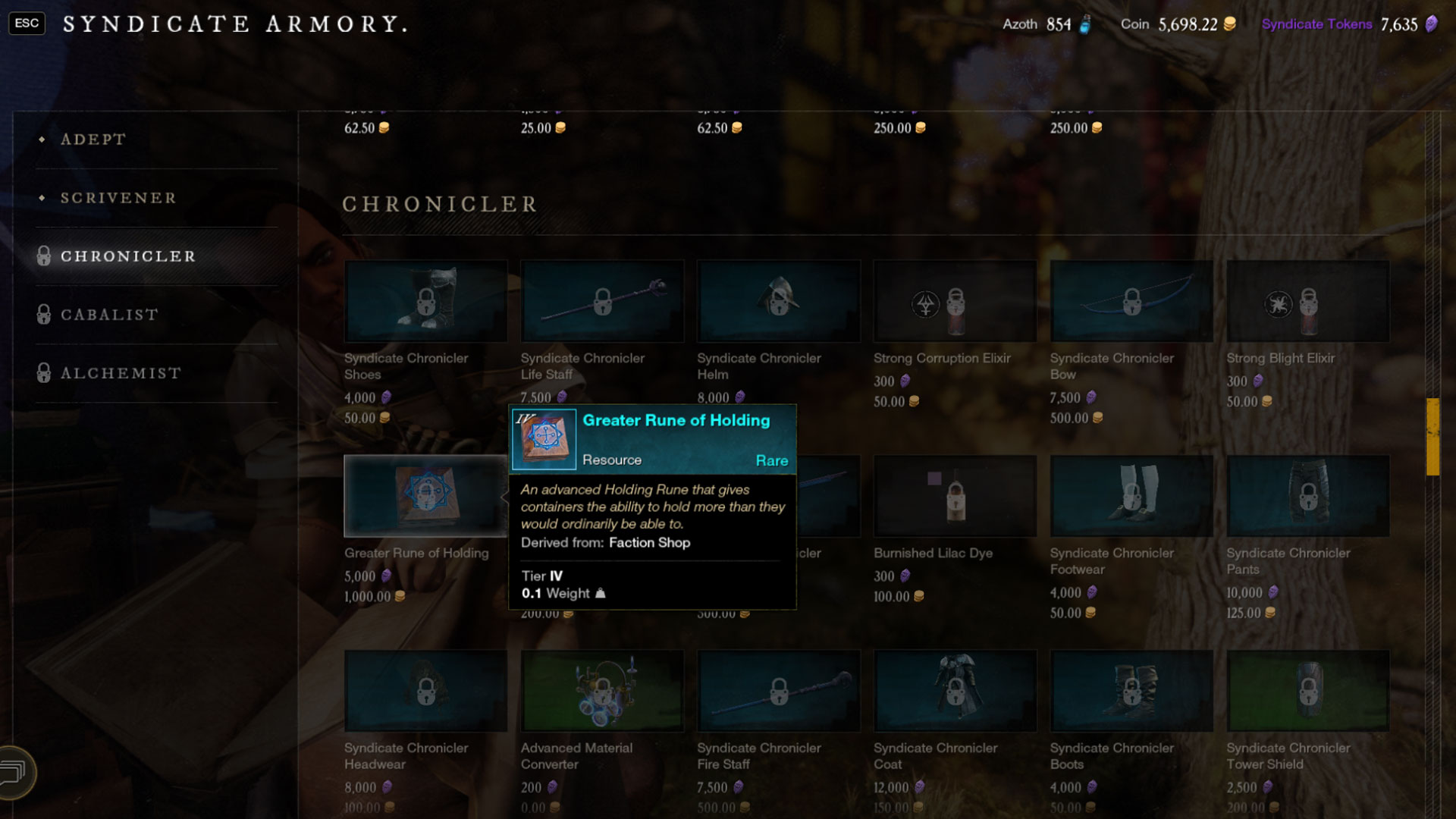
Task: Click the Chronicler section heading
Action: tap(440, 203)
